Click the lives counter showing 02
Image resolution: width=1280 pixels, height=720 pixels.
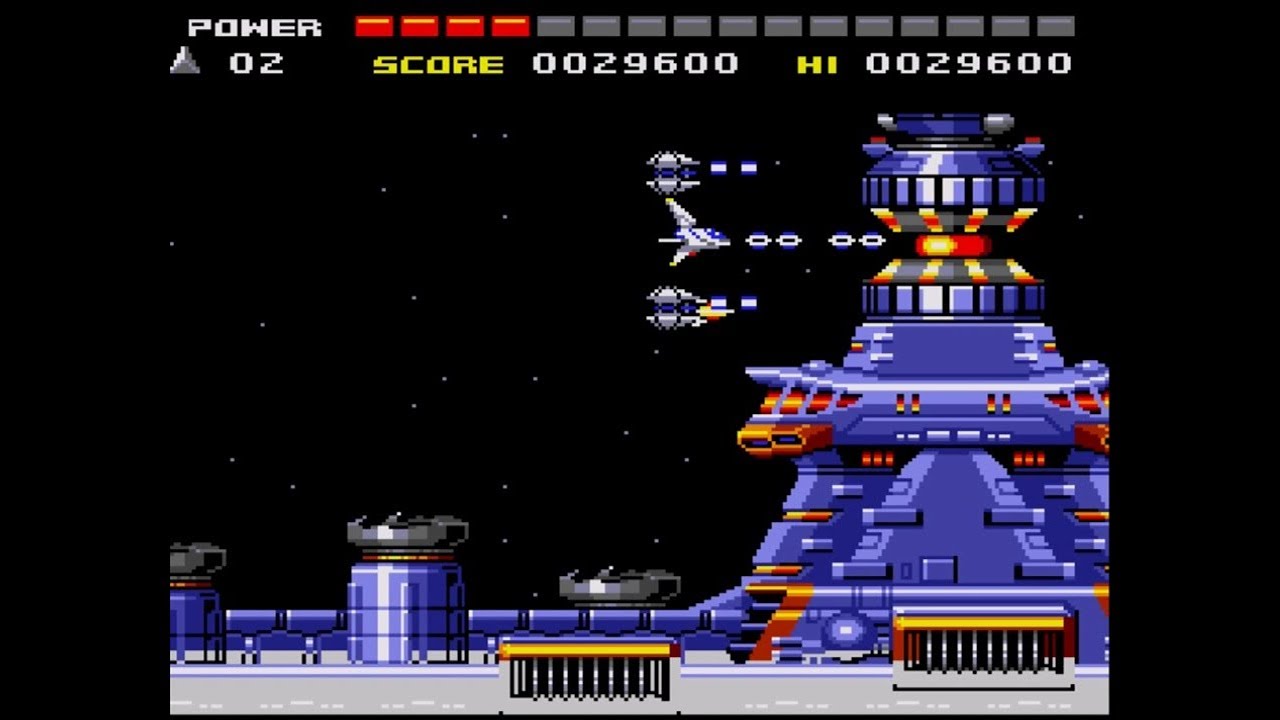click(x=258, y=63)
